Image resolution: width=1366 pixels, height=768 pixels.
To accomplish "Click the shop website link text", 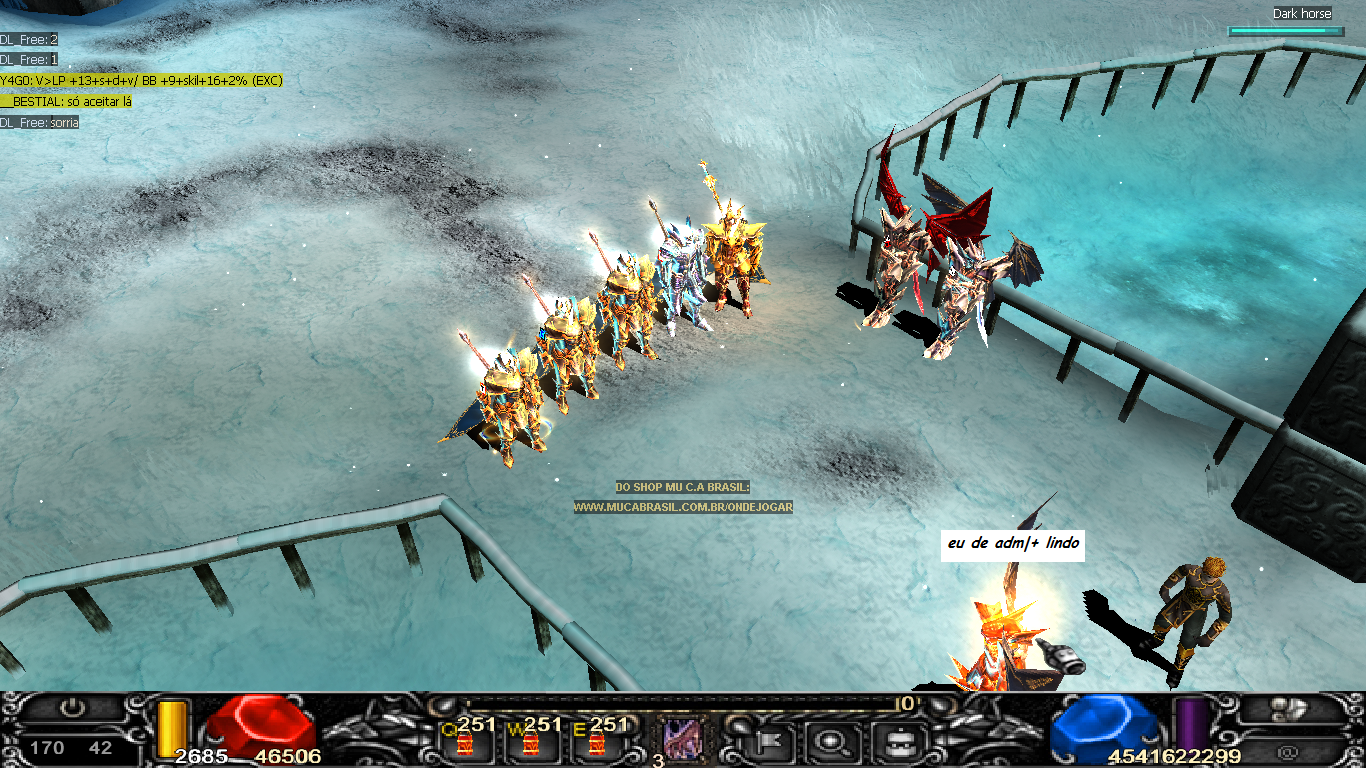I will [683, 507].
